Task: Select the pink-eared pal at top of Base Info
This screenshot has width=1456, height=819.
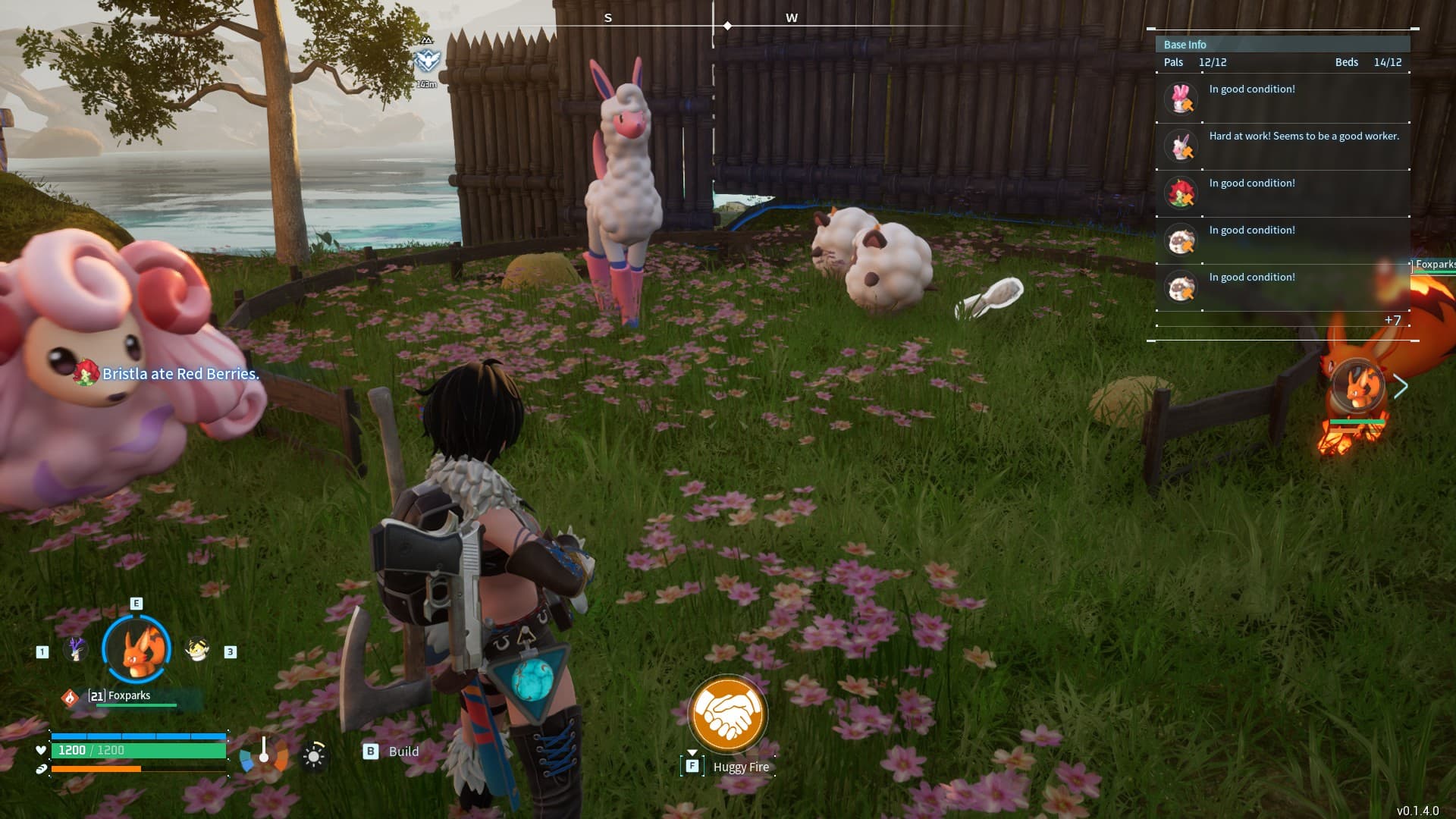Action: [1181, 99]
